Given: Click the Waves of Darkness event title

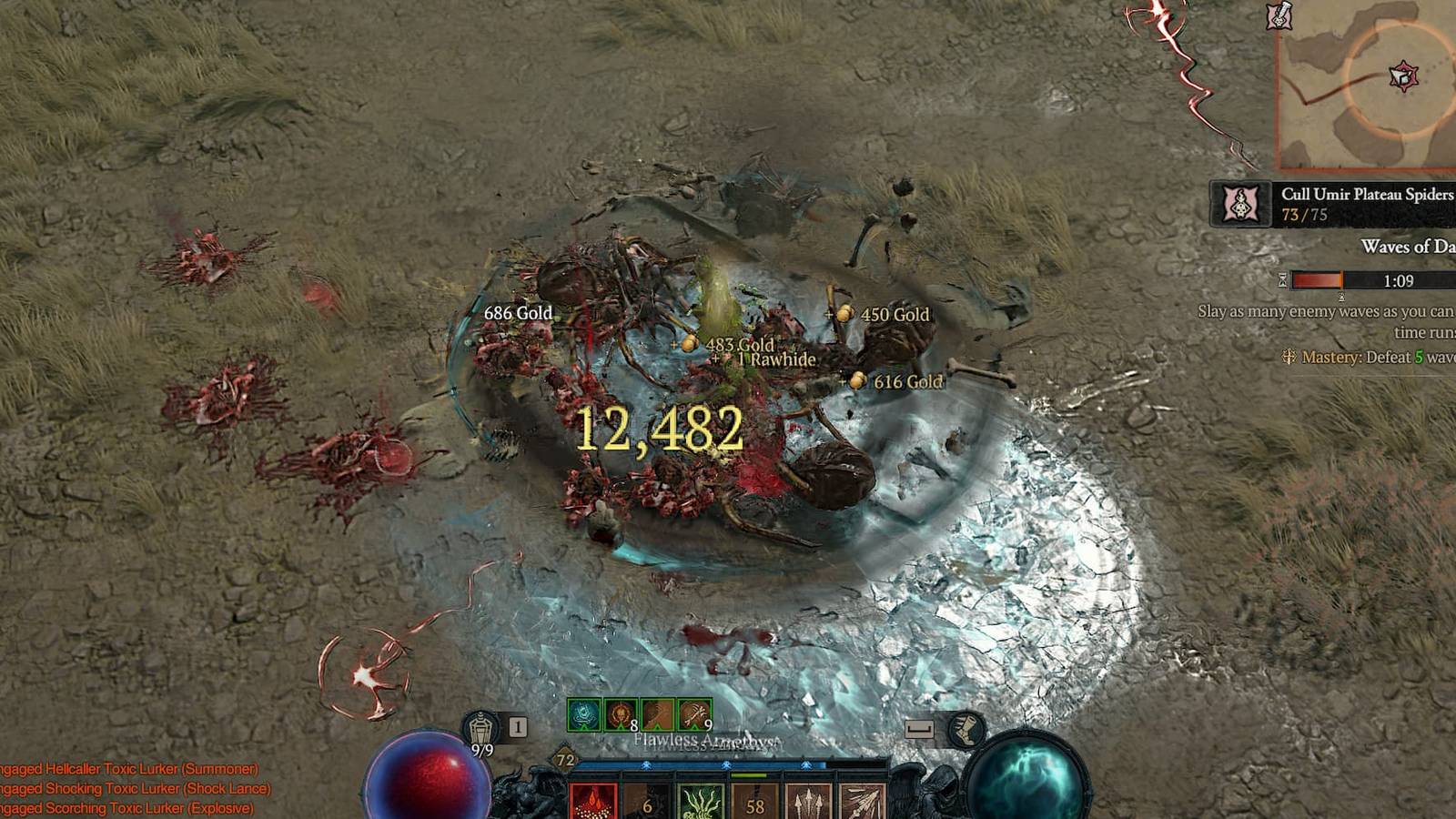Looking at the screenshot, I should (1409, 246).
